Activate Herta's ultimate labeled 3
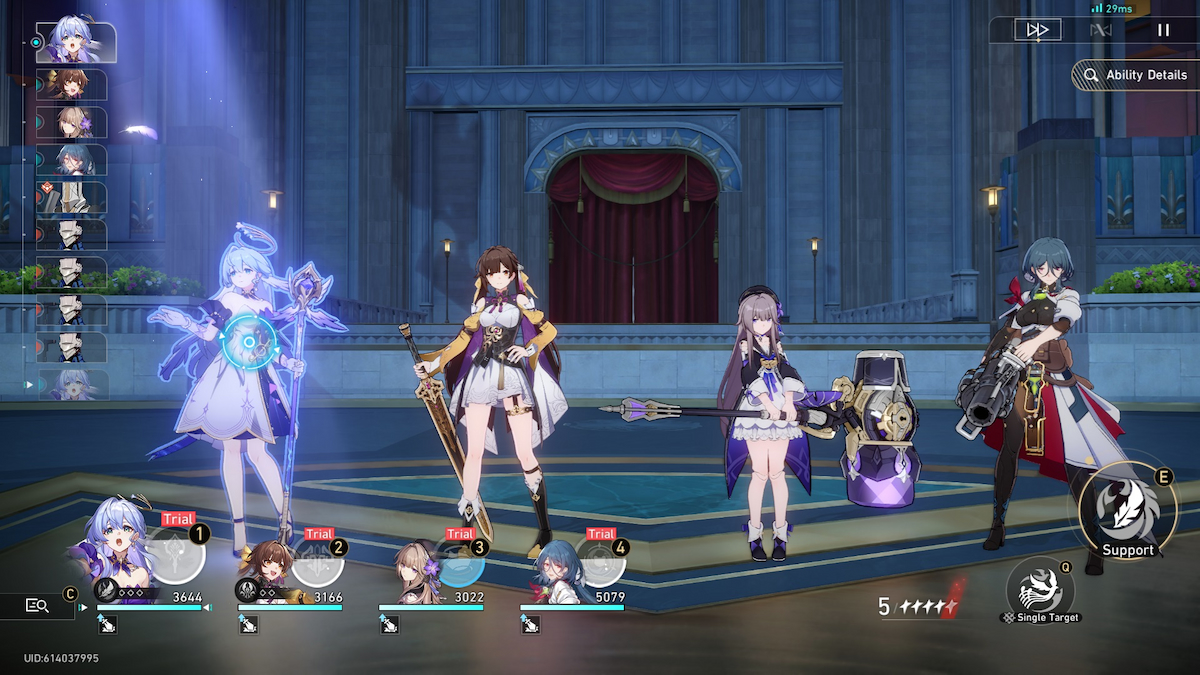Screen dimensions: 1200x675 point(460,560)
